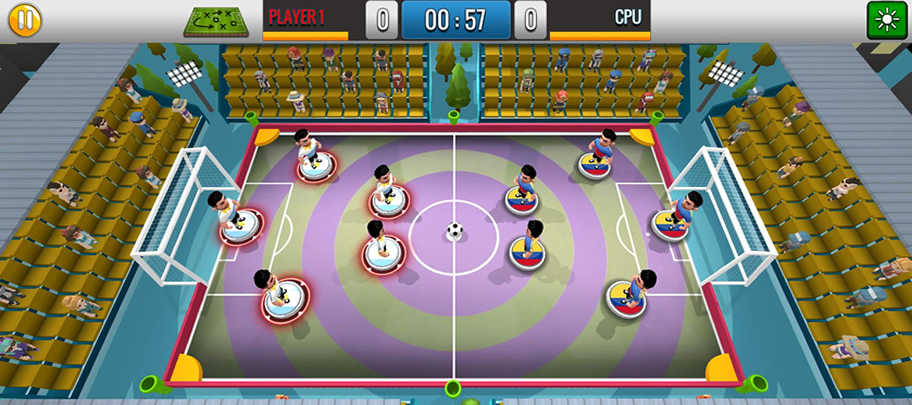Pause the match with the orange button
This screenshot has height=405, width=912.
click(x=24, y=21)
